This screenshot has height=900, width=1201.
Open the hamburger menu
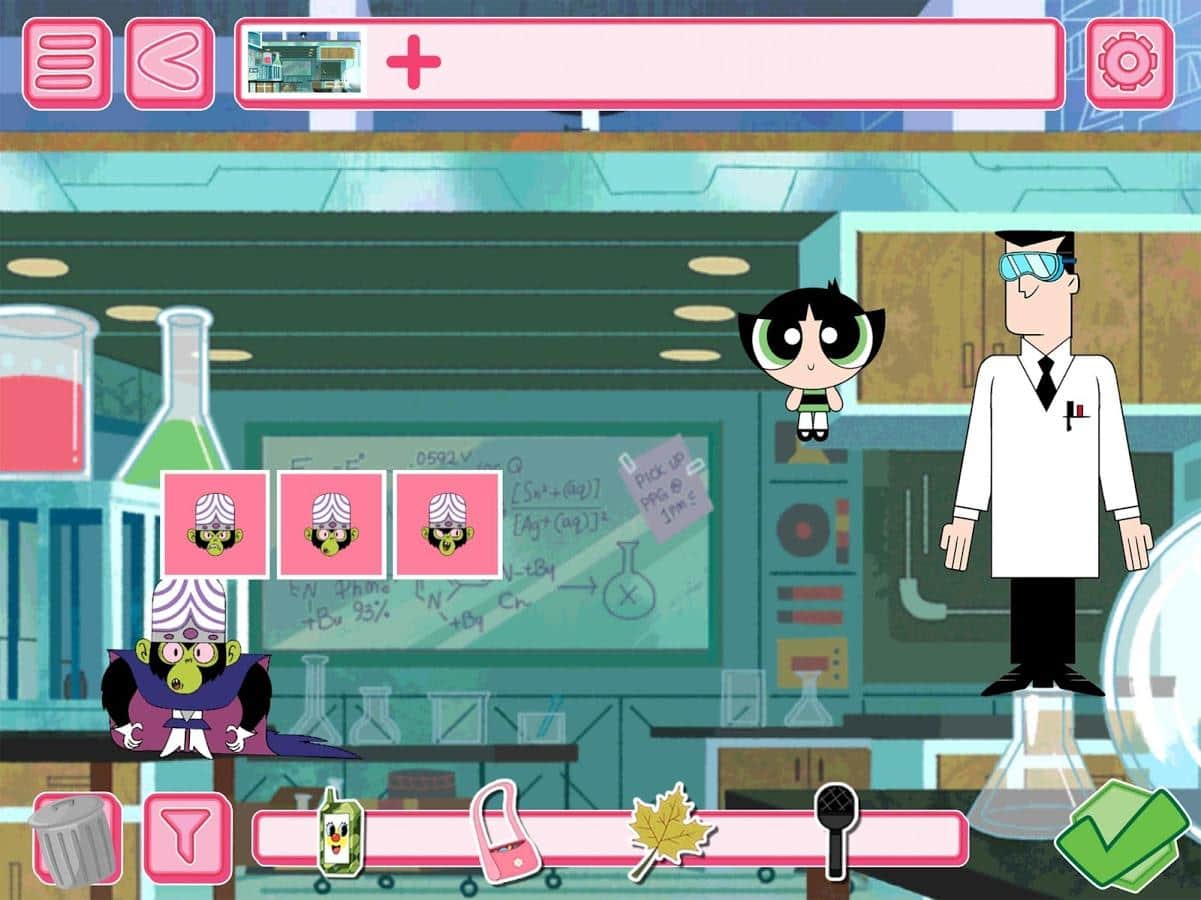[x=67, y=63]
